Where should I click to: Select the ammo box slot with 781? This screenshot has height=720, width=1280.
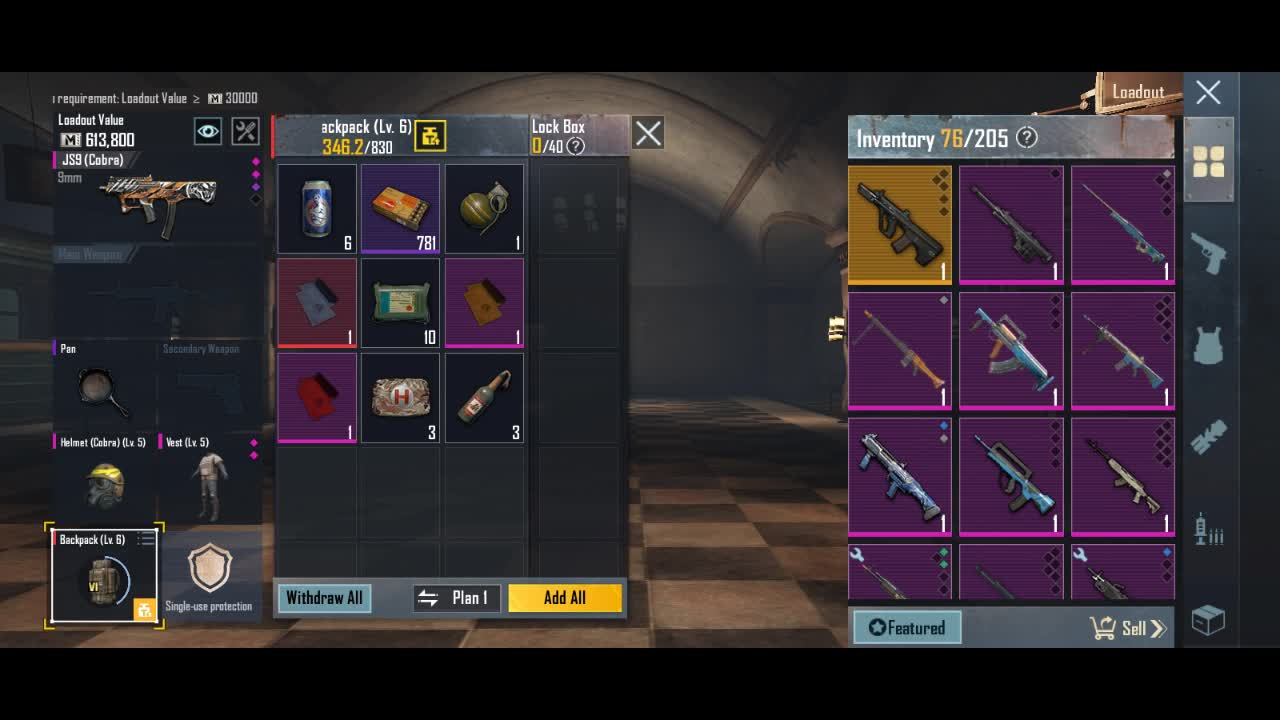click(400, 209)
